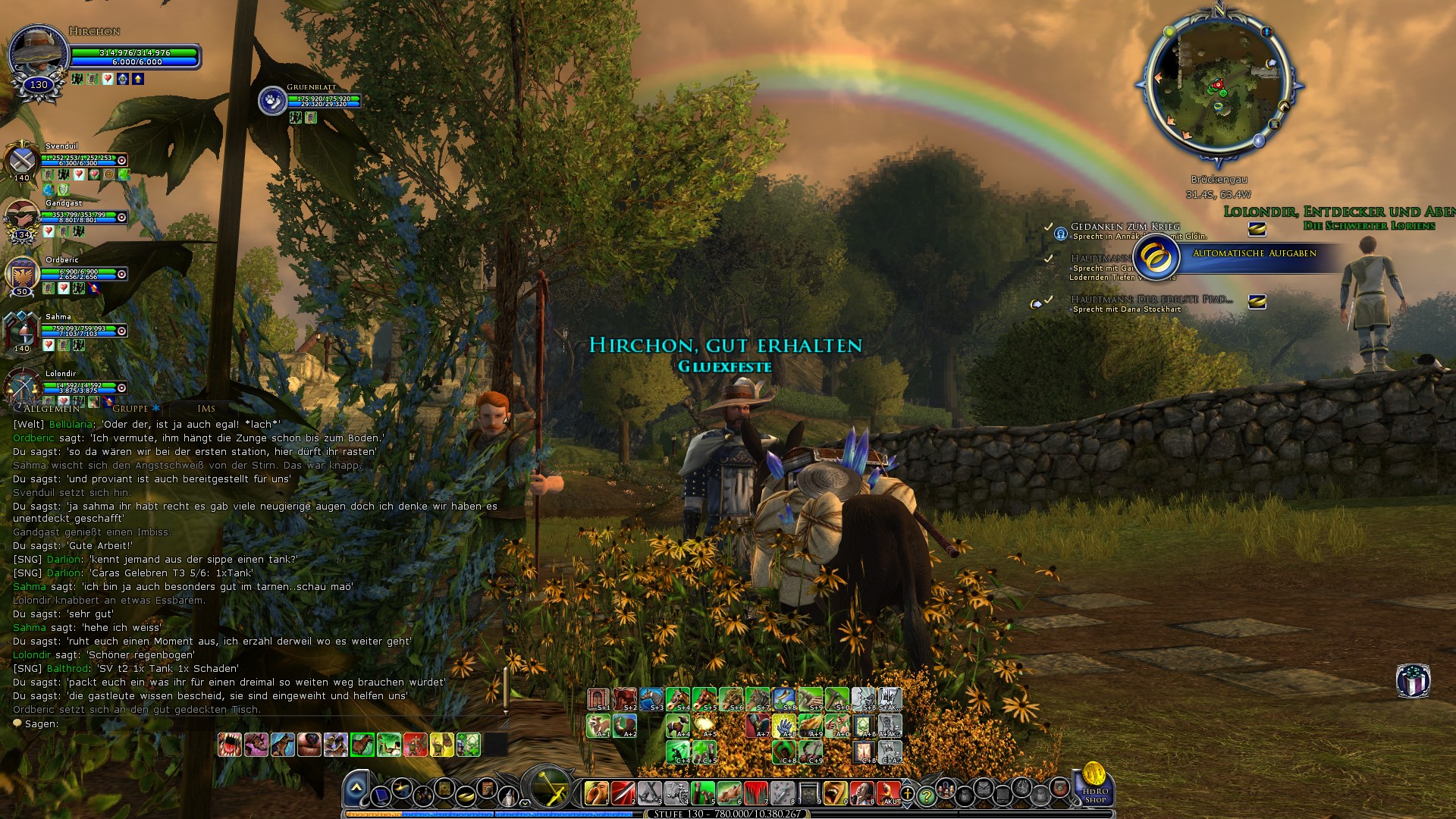The width and height of the screenshot is (1456, 819).
Task: Toggle the checkmark next to the Hauptmann quest
Action: 1049,259
